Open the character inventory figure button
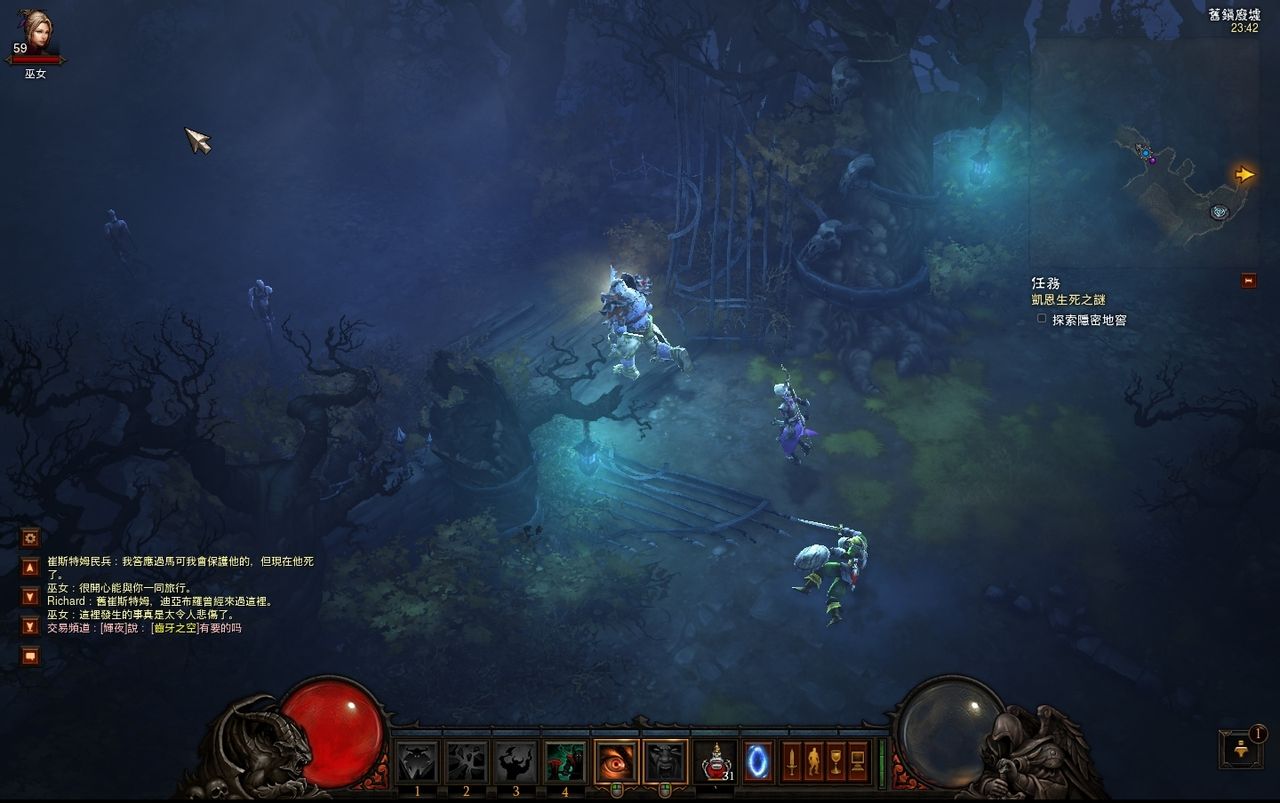This screenshot has height=803, width=1280. [813, 762]
